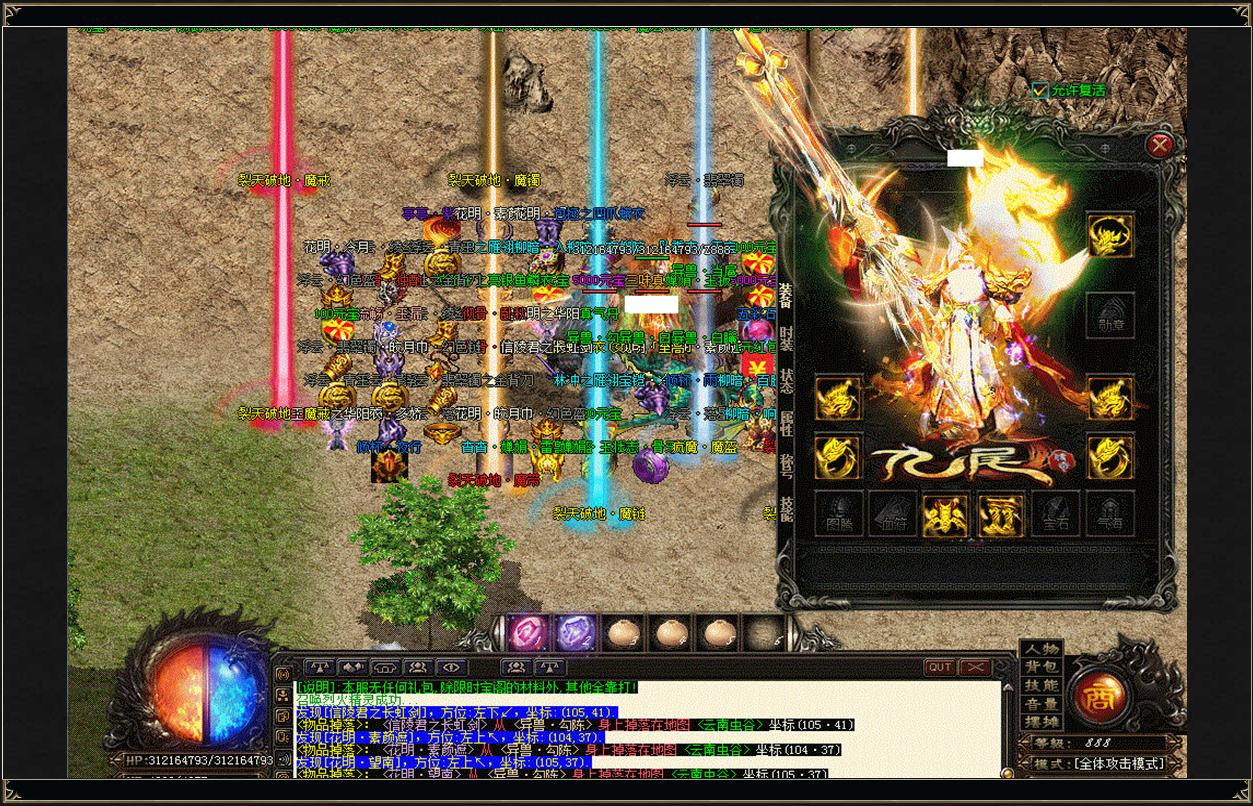Show the 属性 tab
The image size is (1253, 806).
787,421
